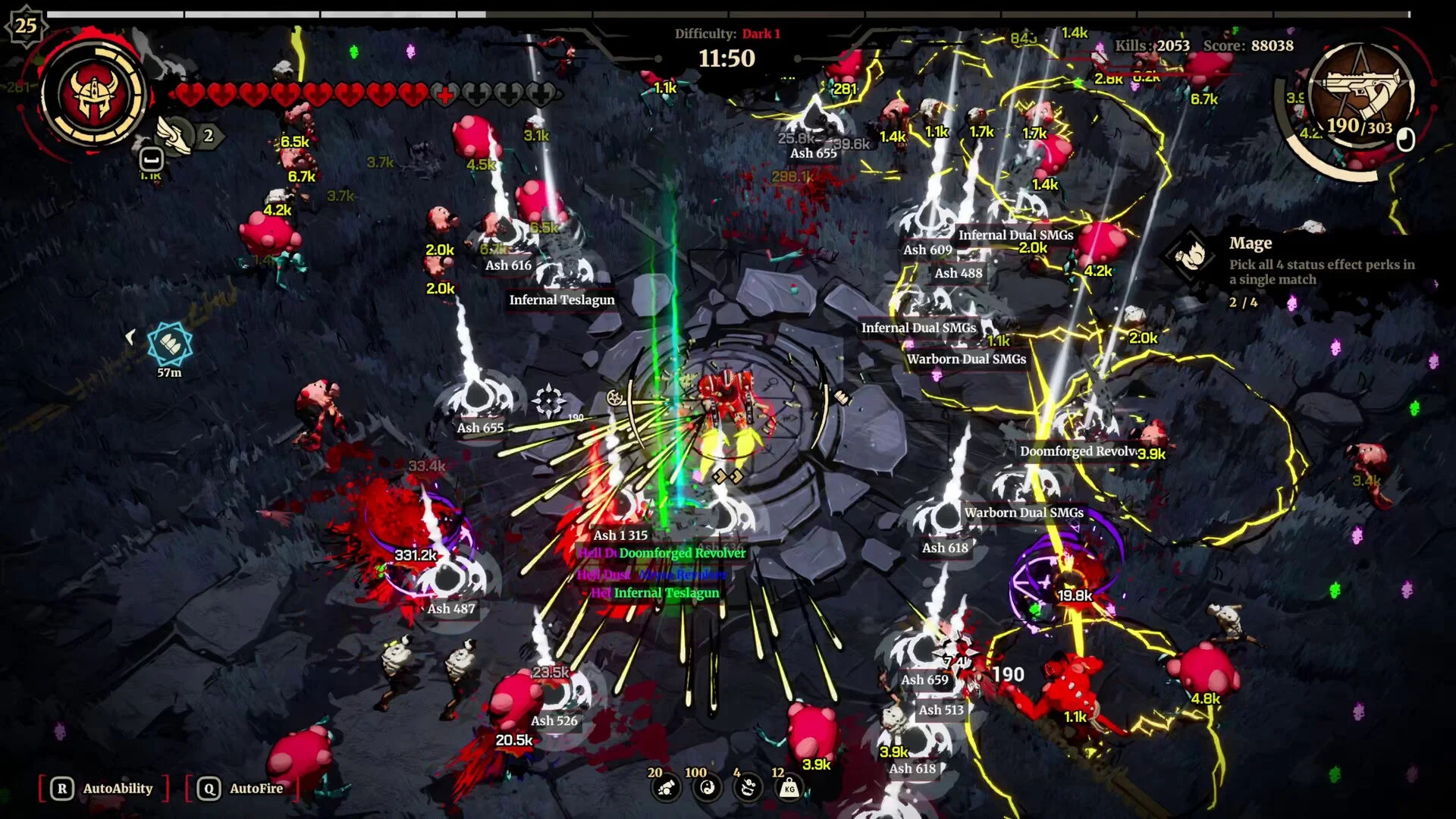Image resolution: width=1456 pixels, height=819 pixels.
Task: Click the bullets objective marker showing 57m
Action: 170,345
